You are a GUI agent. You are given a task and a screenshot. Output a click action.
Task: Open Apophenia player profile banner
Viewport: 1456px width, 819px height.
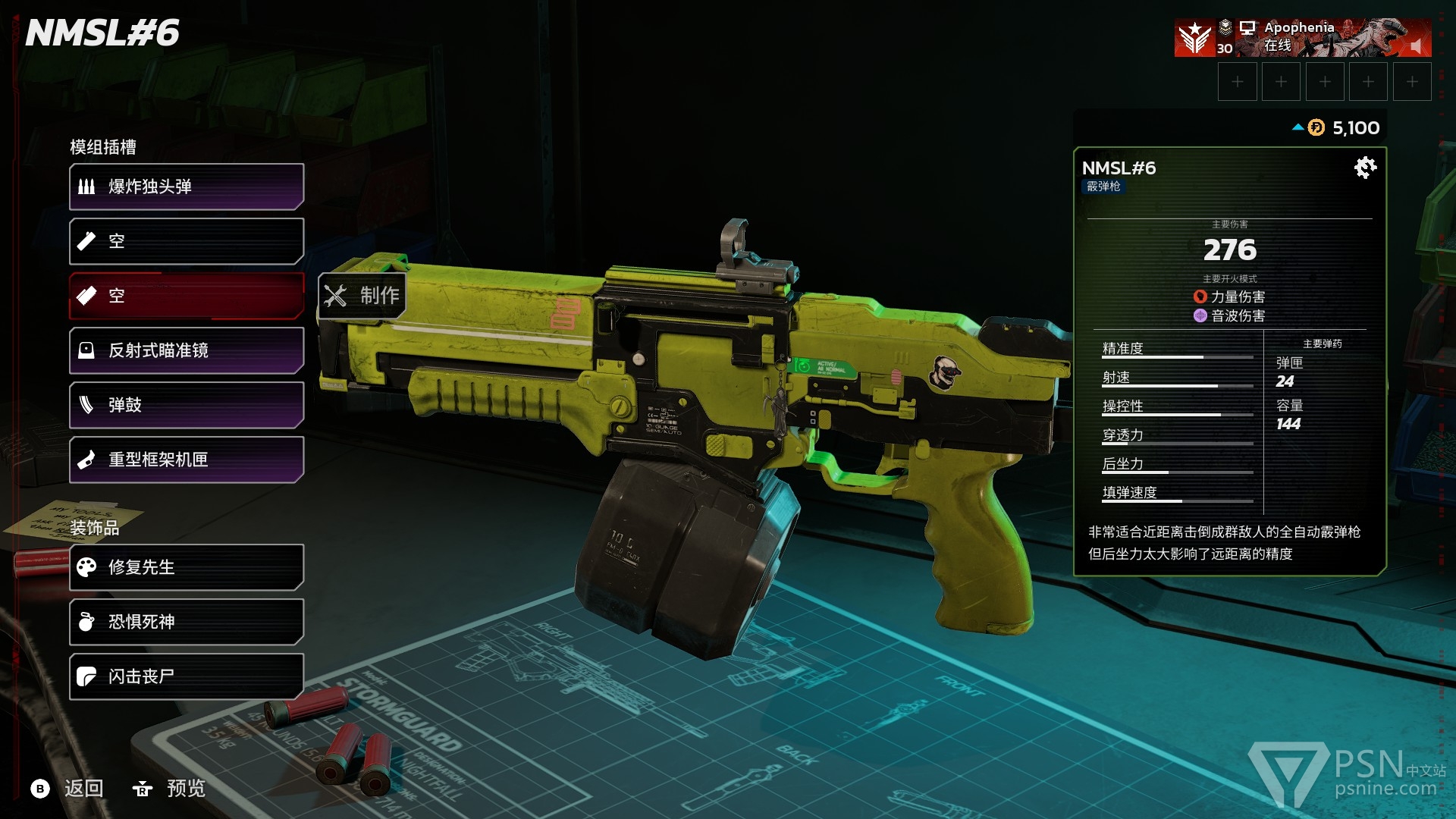[x=1301, y=38]
